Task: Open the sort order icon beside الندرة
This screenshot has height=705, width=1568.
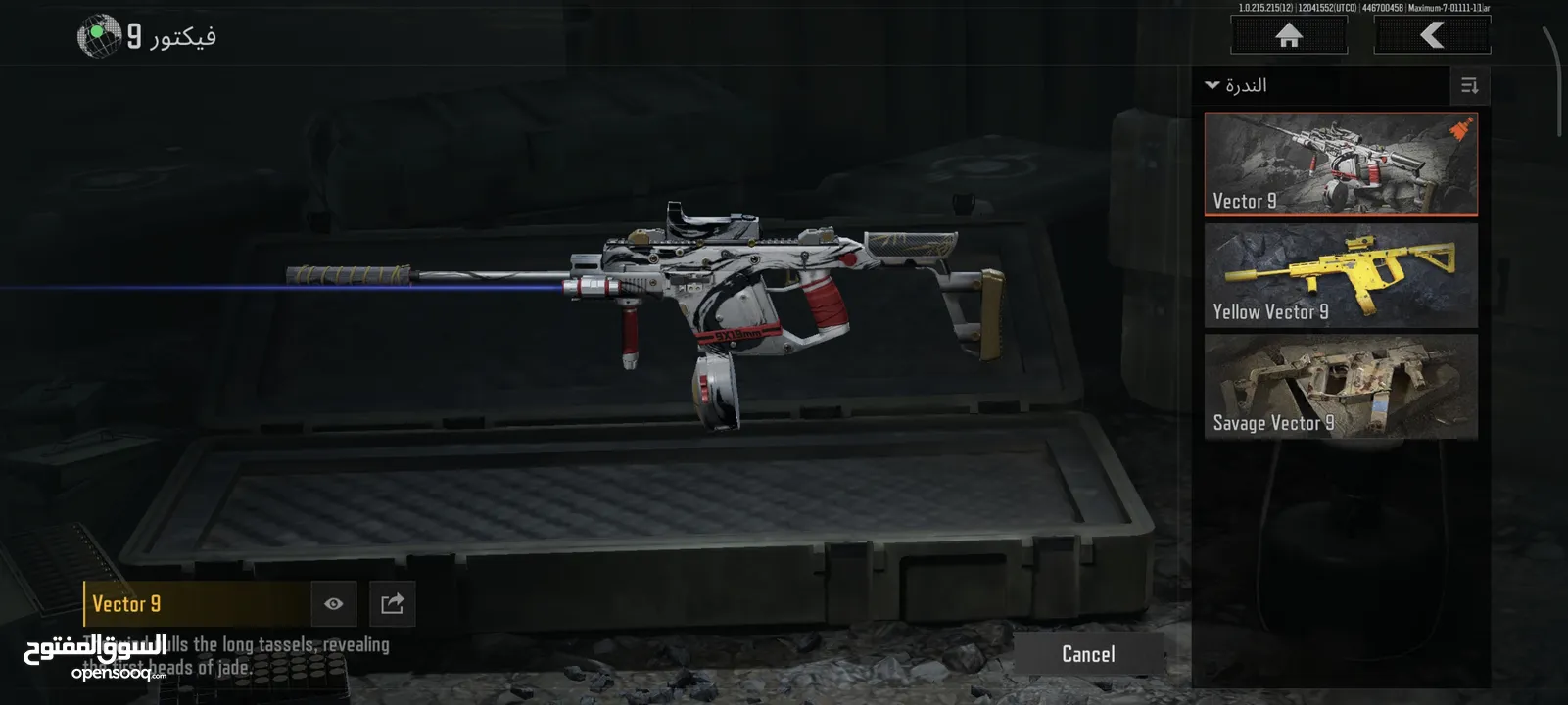Action: (1467, 85)
